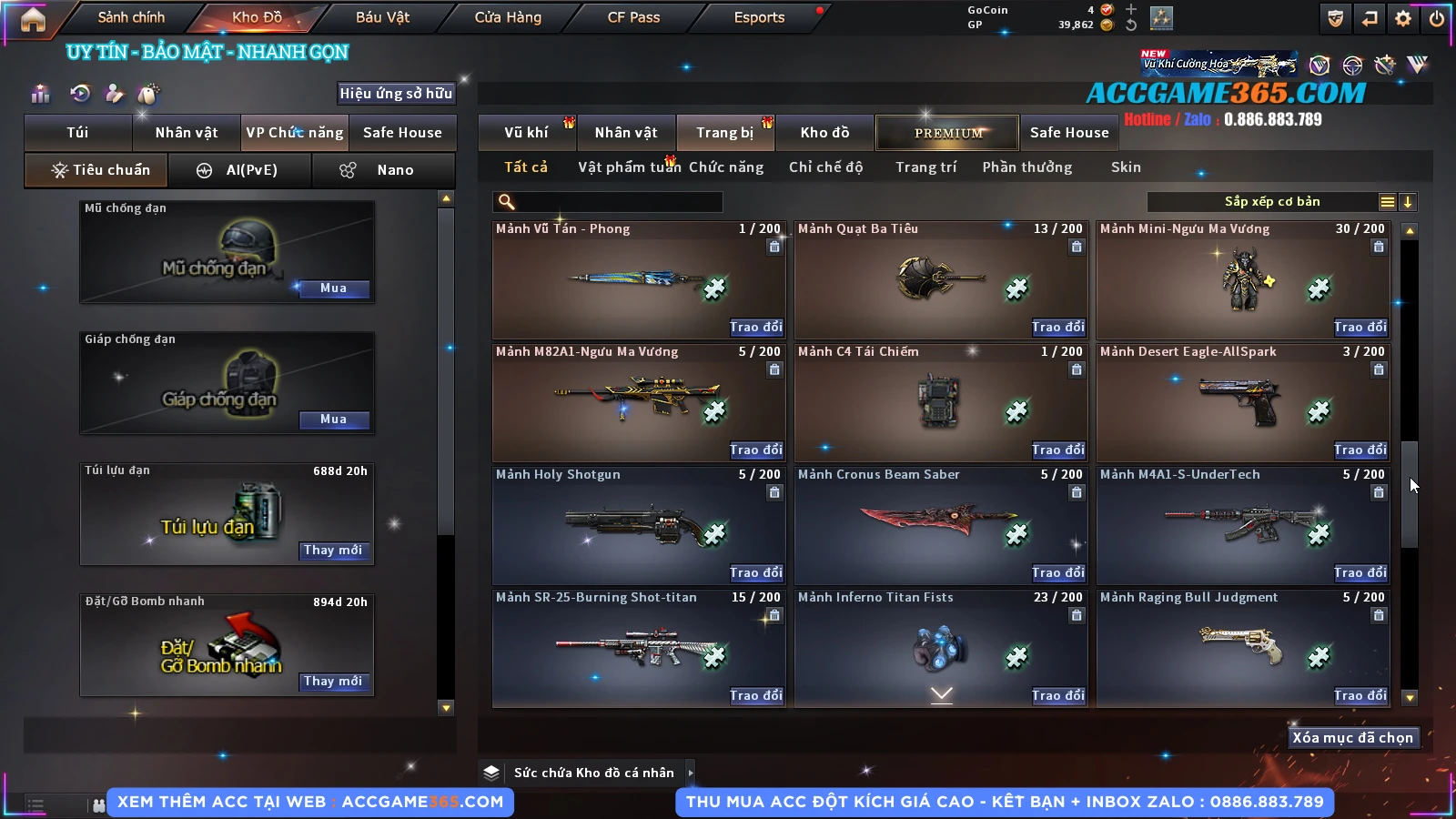Open the Cửa Hàng shop menu

tap(508, 17)
